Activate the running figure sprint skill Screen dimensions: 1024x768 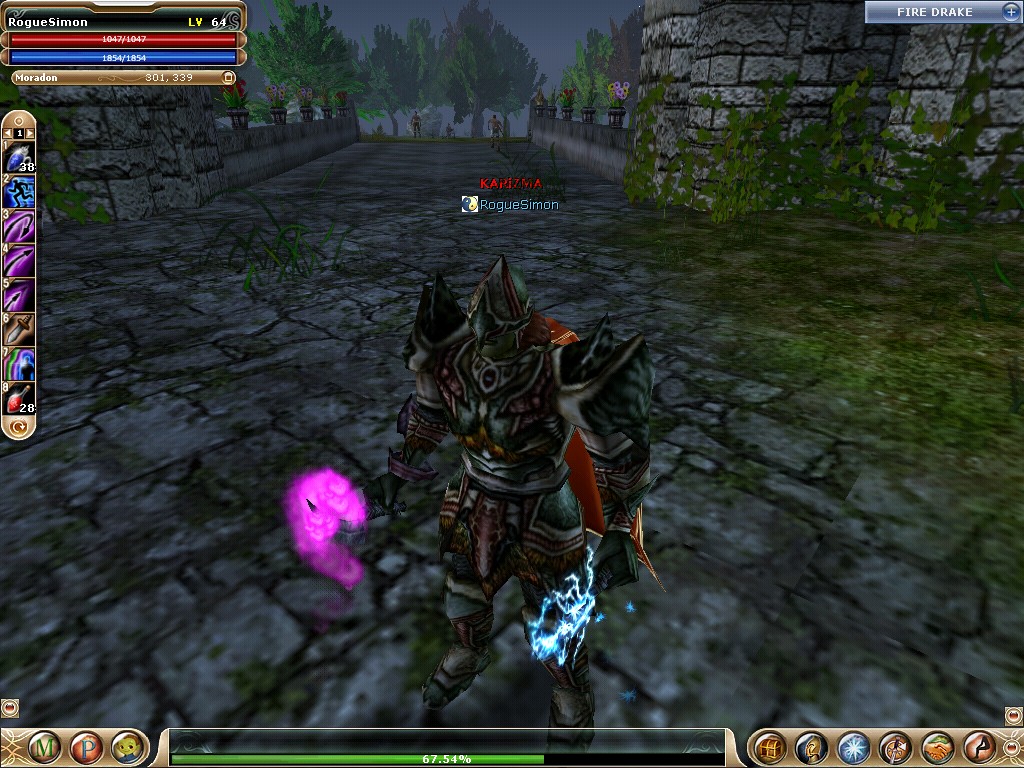click(x=19, y=191)
